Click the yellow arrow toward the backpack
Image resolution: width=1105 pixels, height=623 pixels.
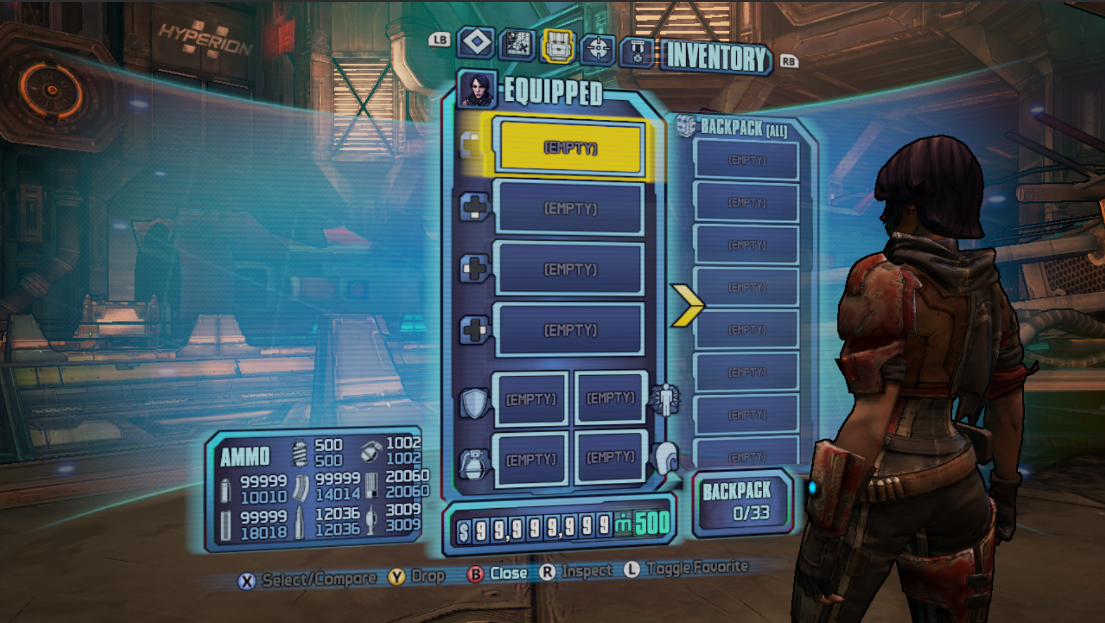click(687, 304)
